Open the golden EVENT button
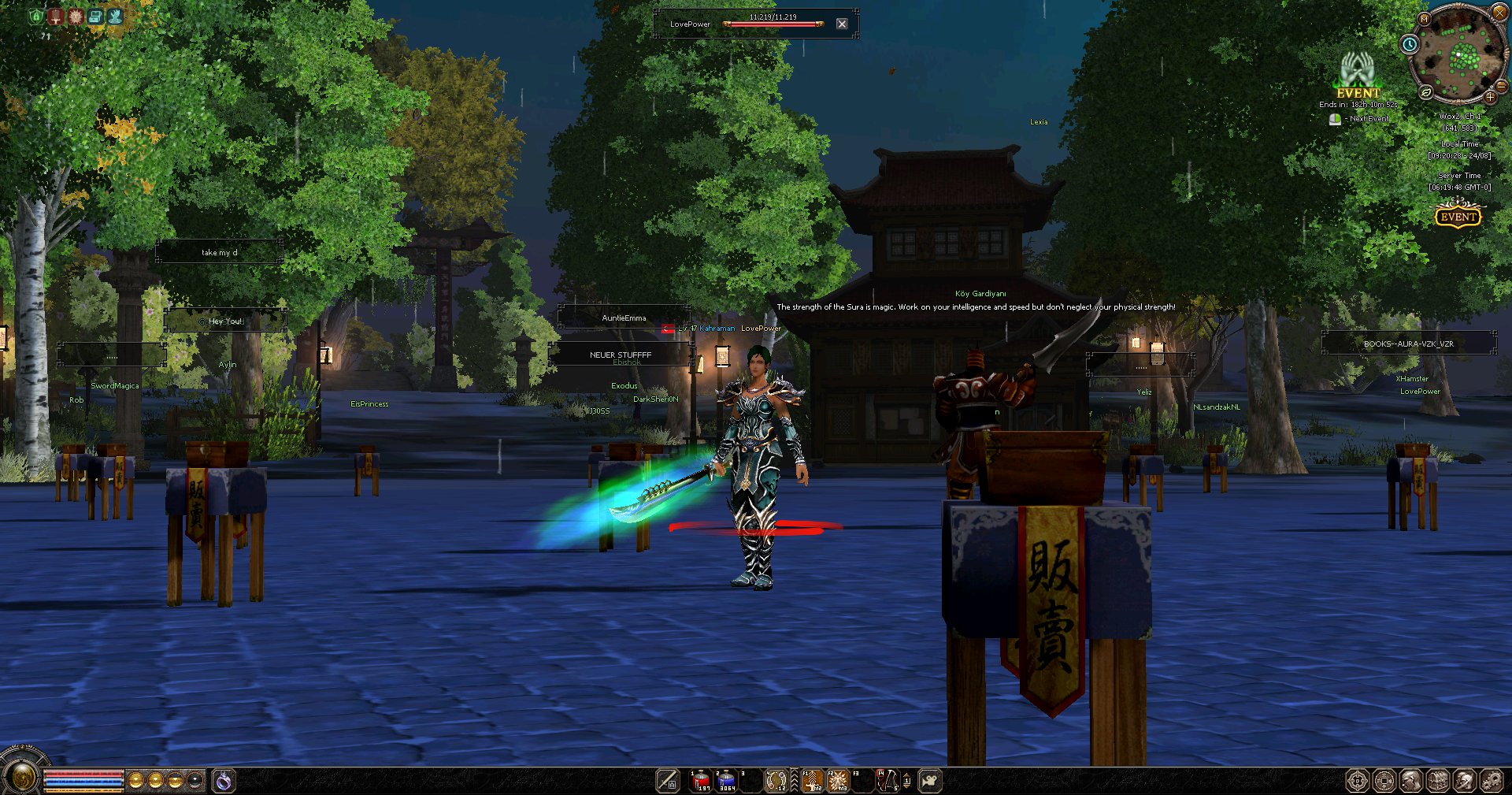Screen dimensions: 1512x795 pos(1458,217)
